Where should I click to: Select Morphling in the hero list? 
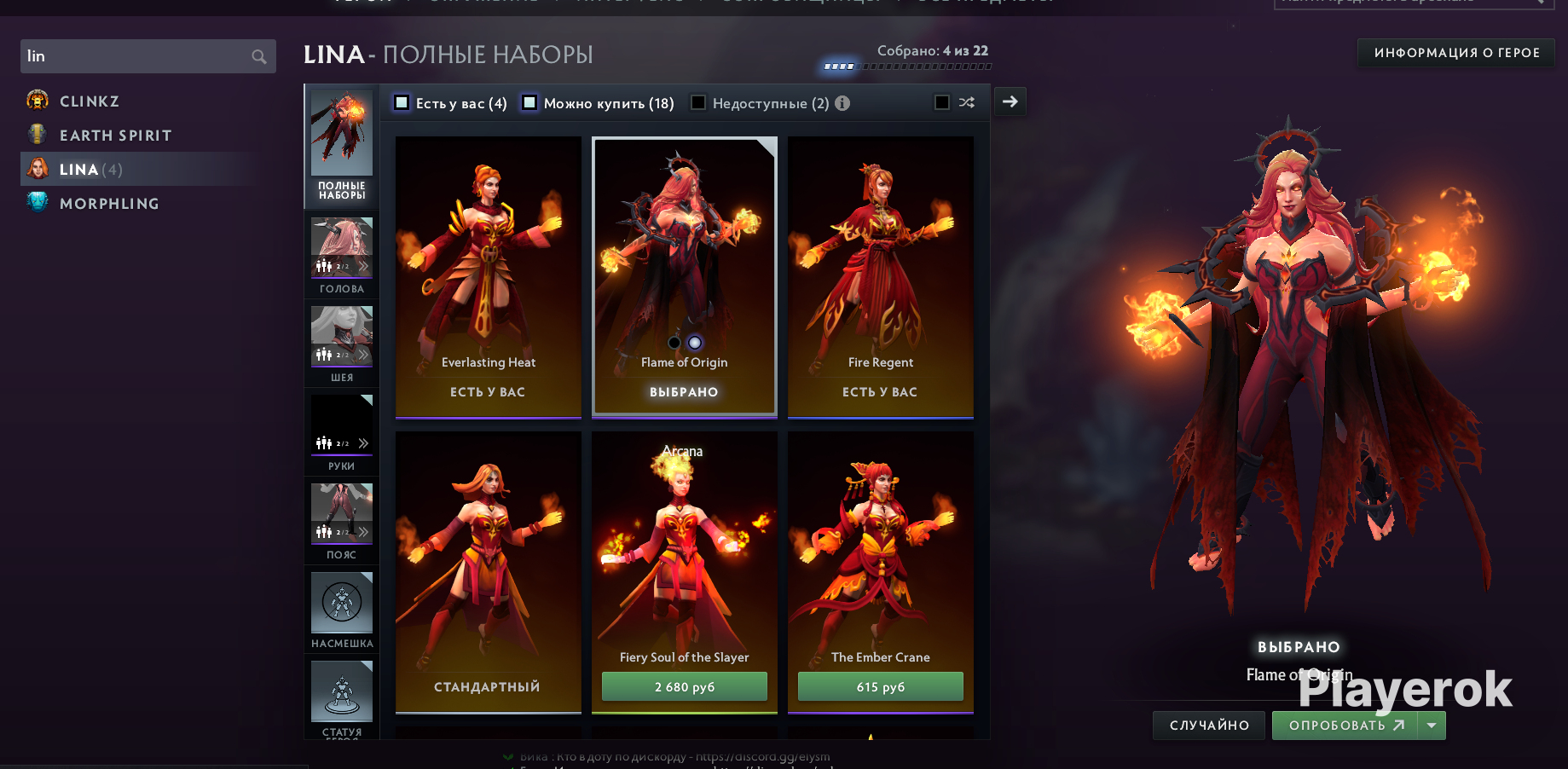click(x=108, y=204)
